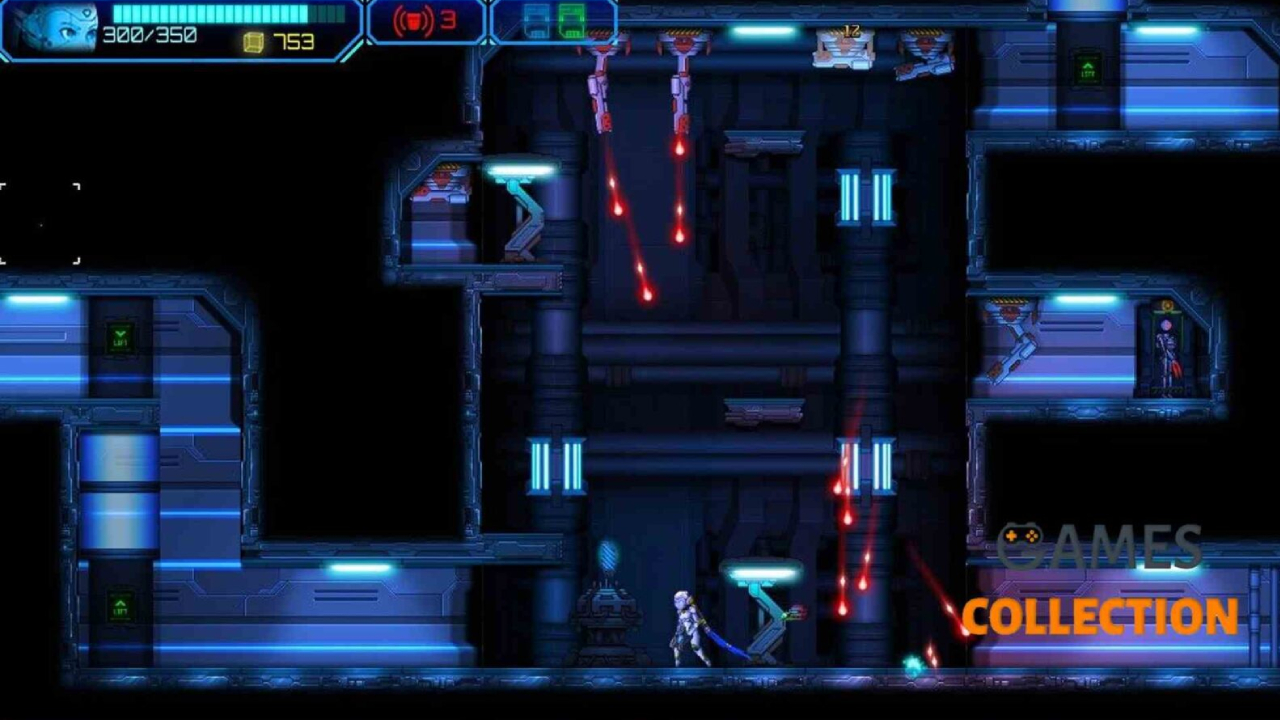Choose the green keycard slot
Viewport: 1280px width, 720px height.
click(x=572, y=21)
